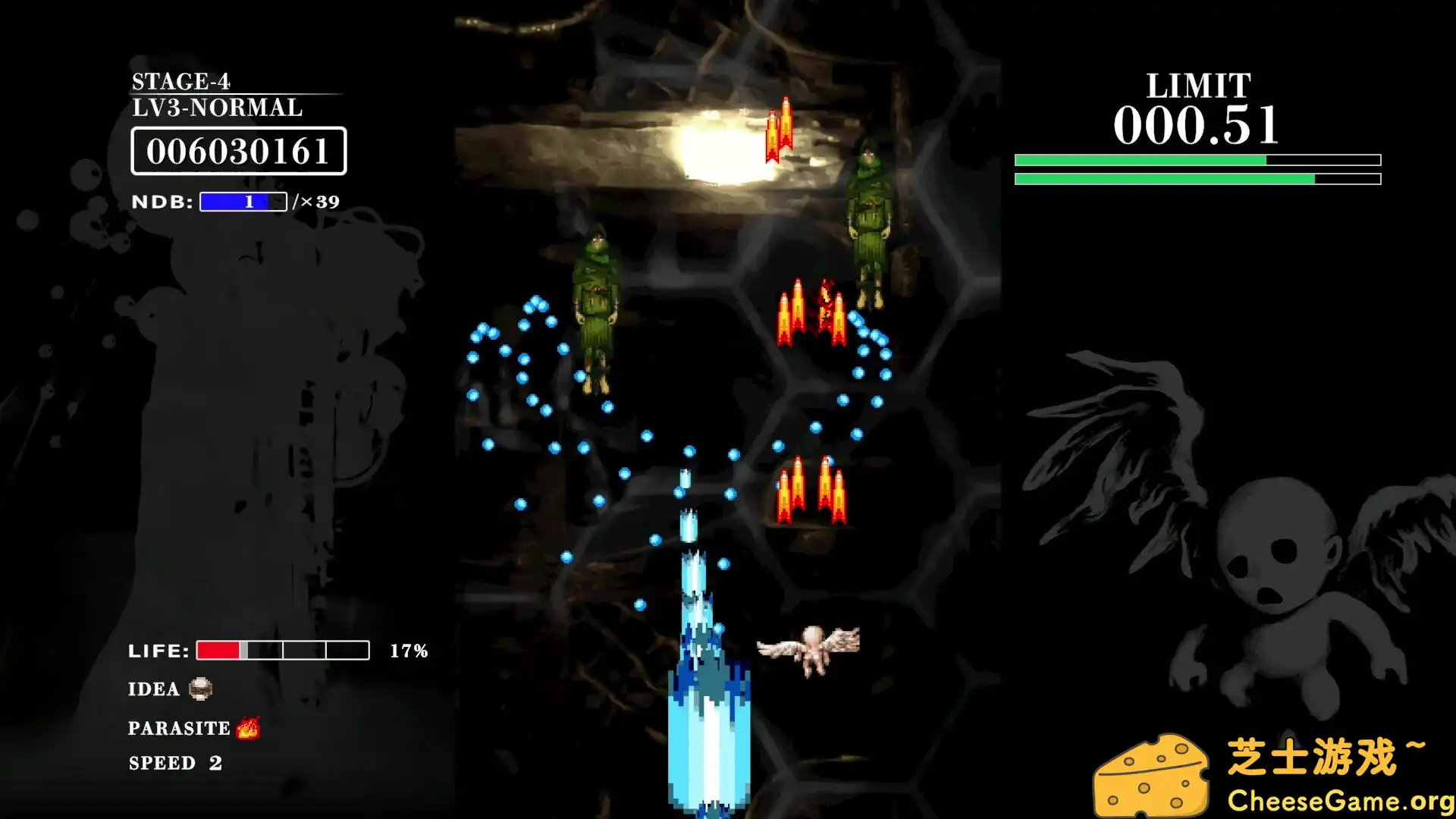The width and height of the screenshot is (1456, 819).
Task: Select the PARASITE flame icon
Action: (x=249, y=726)
